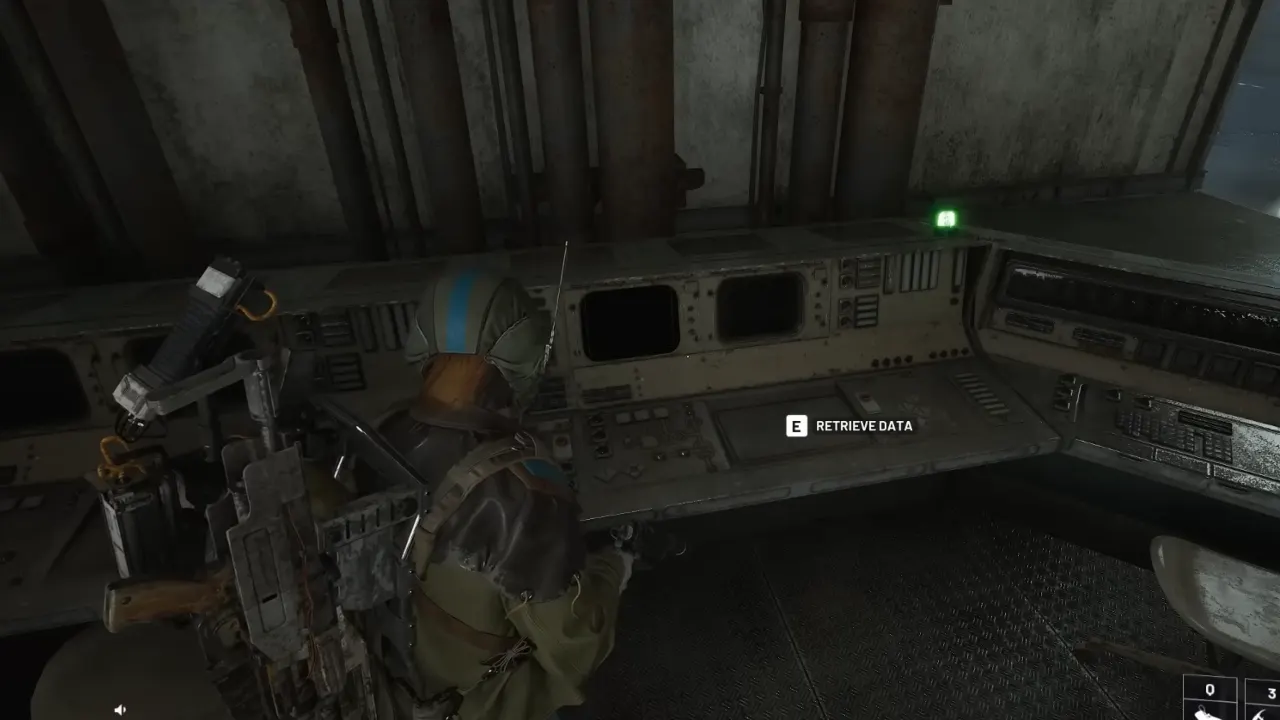The height and width of the screenshot is (720, 1280).
Task: Select the pickaxe-style item icon in the quickbar
Action: click(1262, 715)
